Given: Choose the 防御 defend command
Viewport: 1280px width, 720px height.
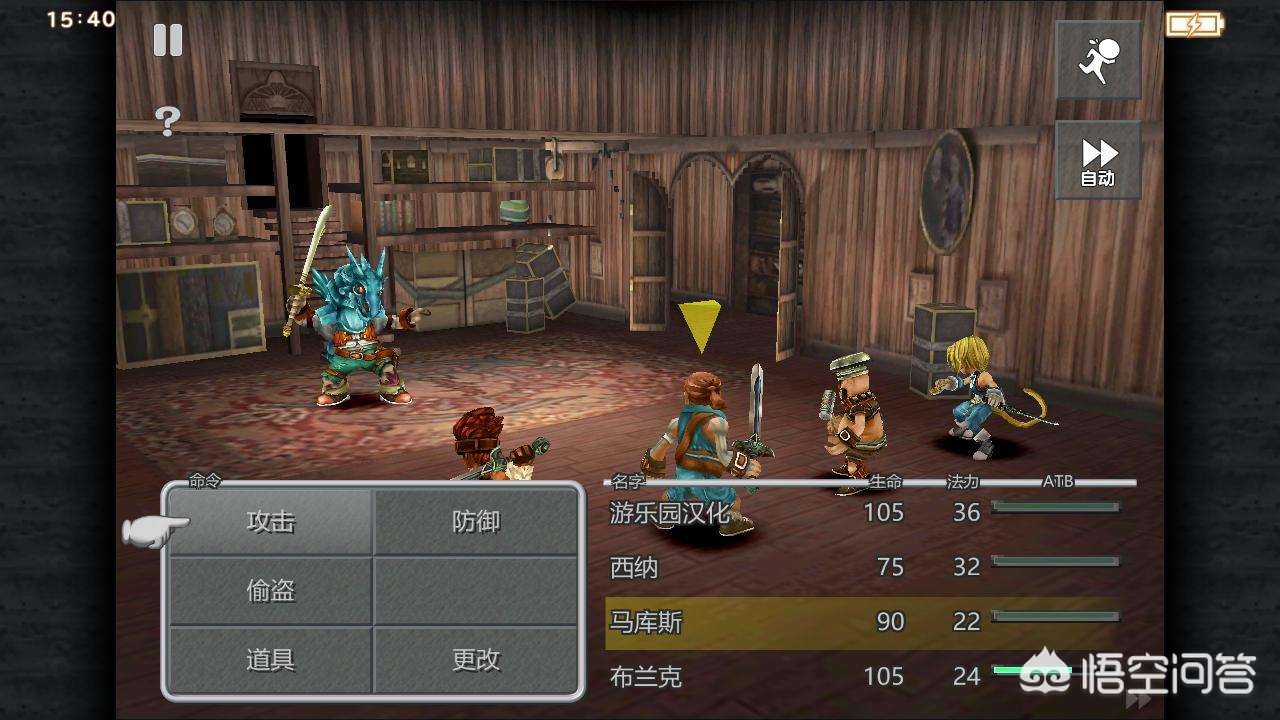Looking at the screenshot, I should pyautogui.click(x=476, y=521).
